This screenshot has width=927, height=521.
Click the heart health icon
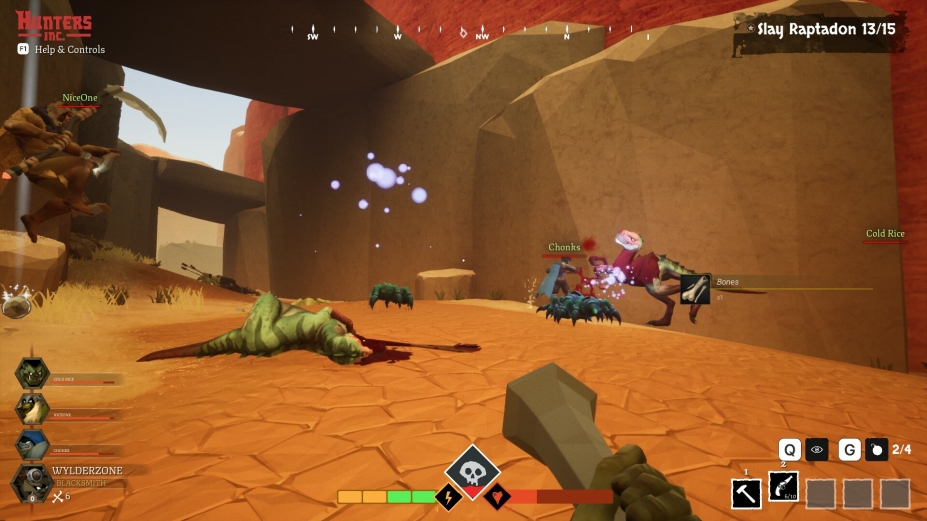coord(497,496)
